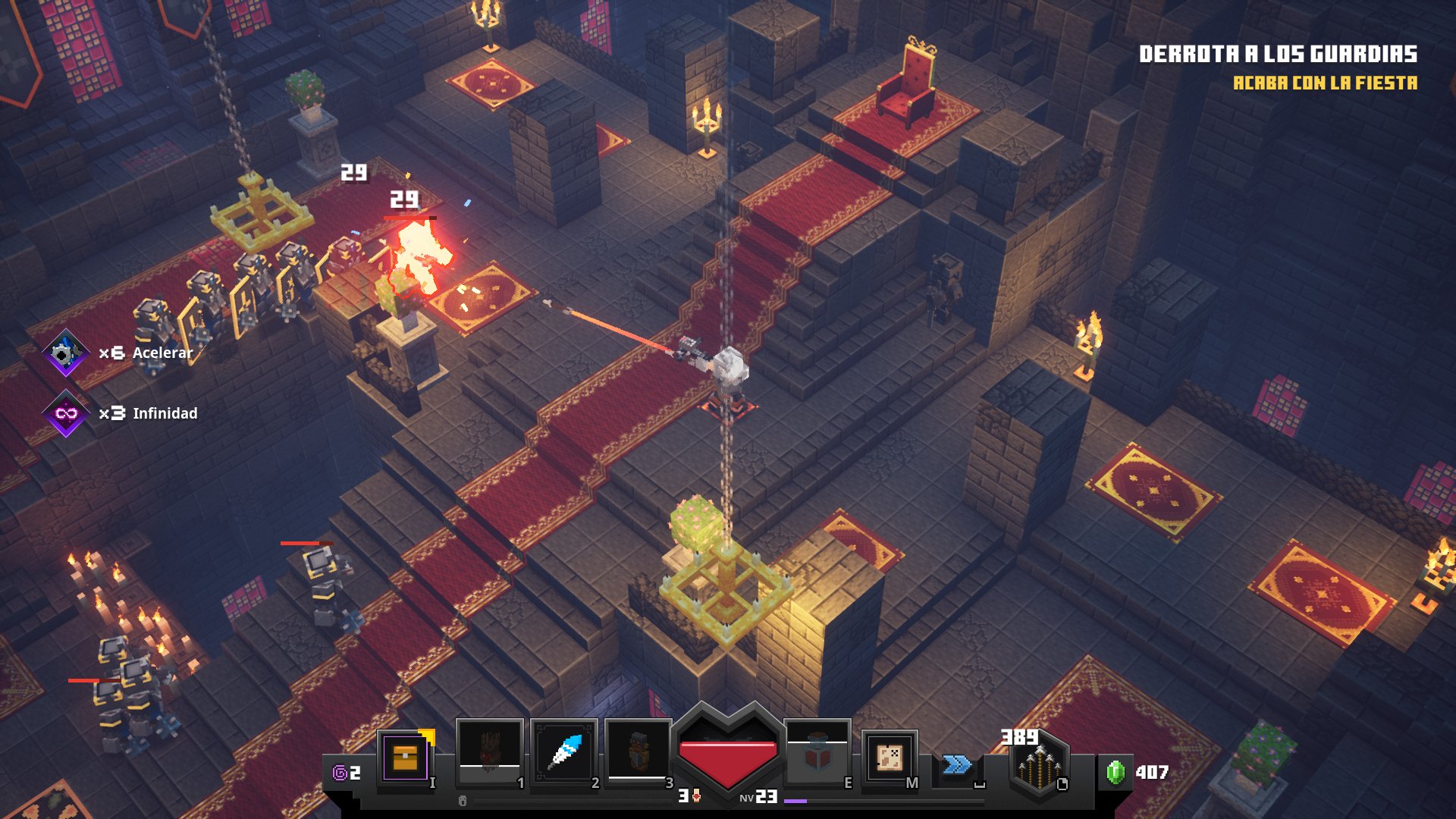The width and height of the screenshot is (1456, 819).
Task: Use the artifact in slot 3
Action: 639,752
